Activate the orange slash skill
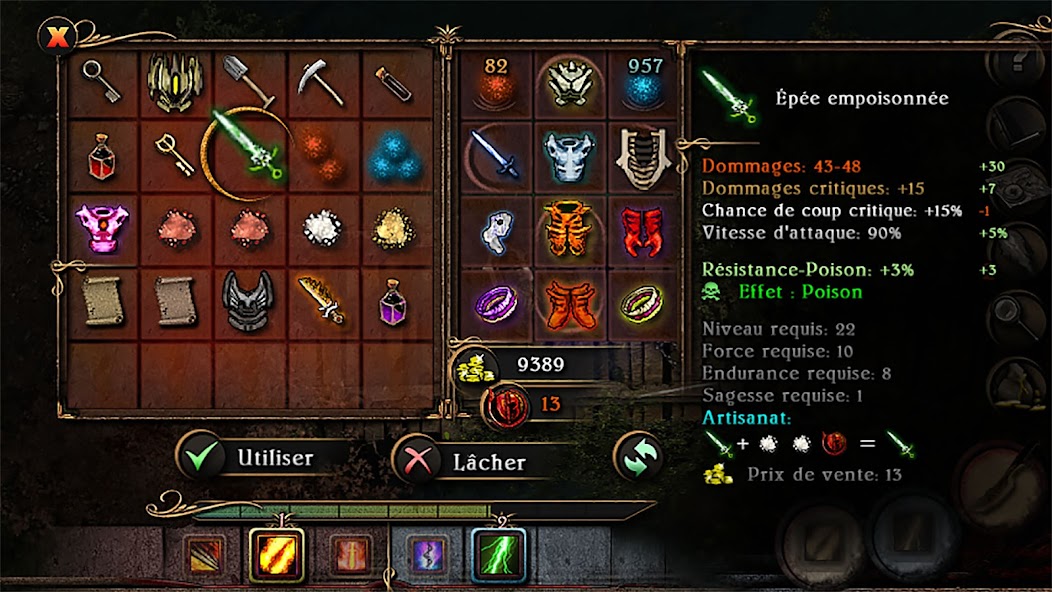This screenshot has width=1052, height=592. pos(276,553)
